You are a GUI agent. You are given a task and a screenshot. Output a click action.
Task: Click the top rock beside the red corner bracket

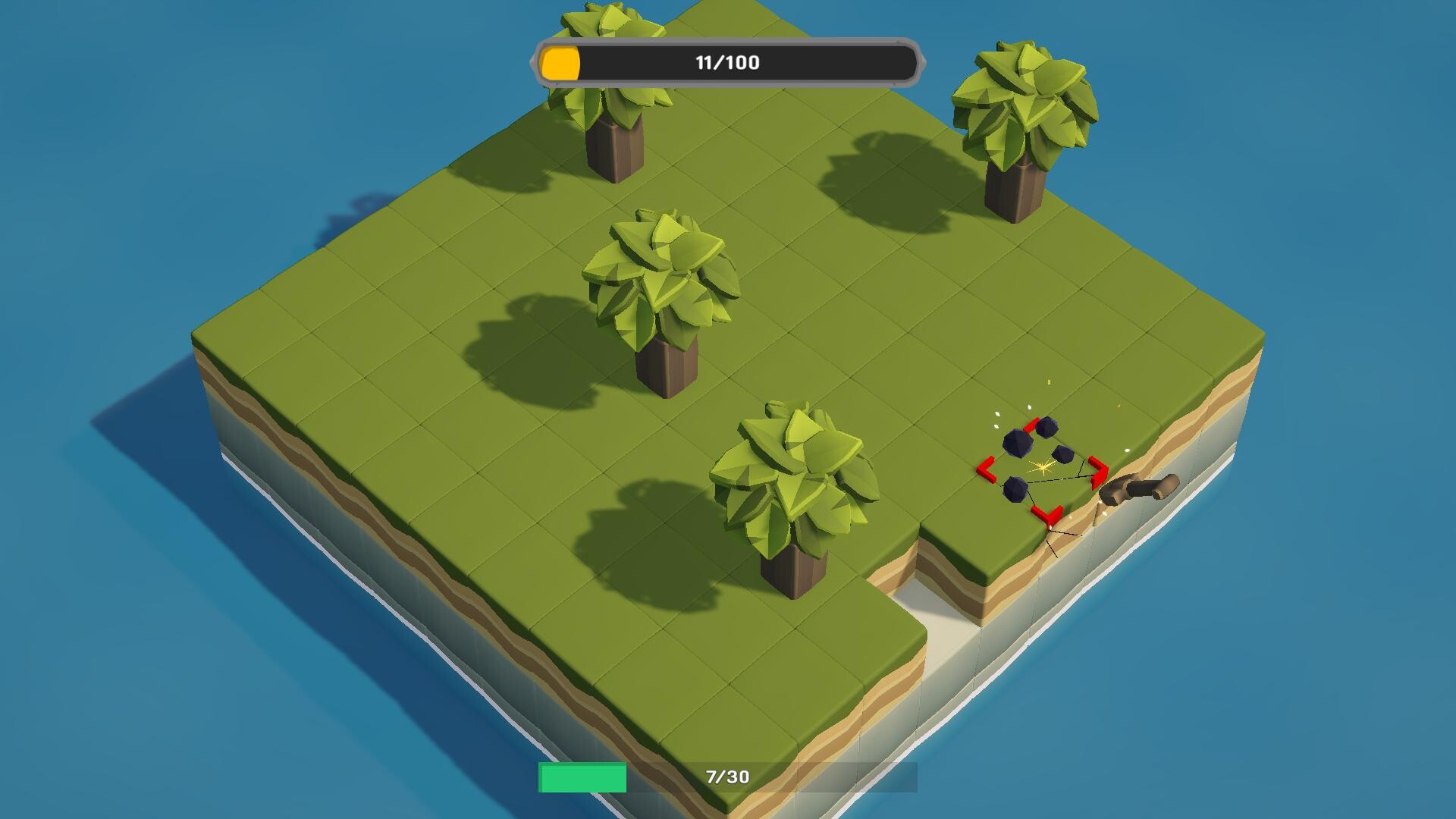[x=1046, y=427]
